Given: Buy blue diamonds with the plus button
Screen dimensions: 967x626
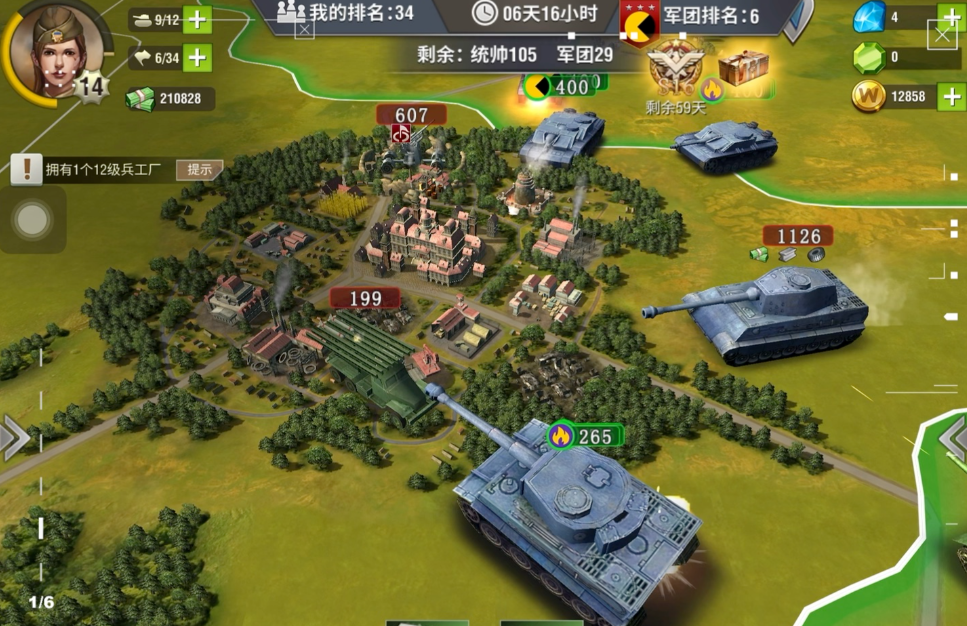Looking at the screenshot, I should coord(950,17).
